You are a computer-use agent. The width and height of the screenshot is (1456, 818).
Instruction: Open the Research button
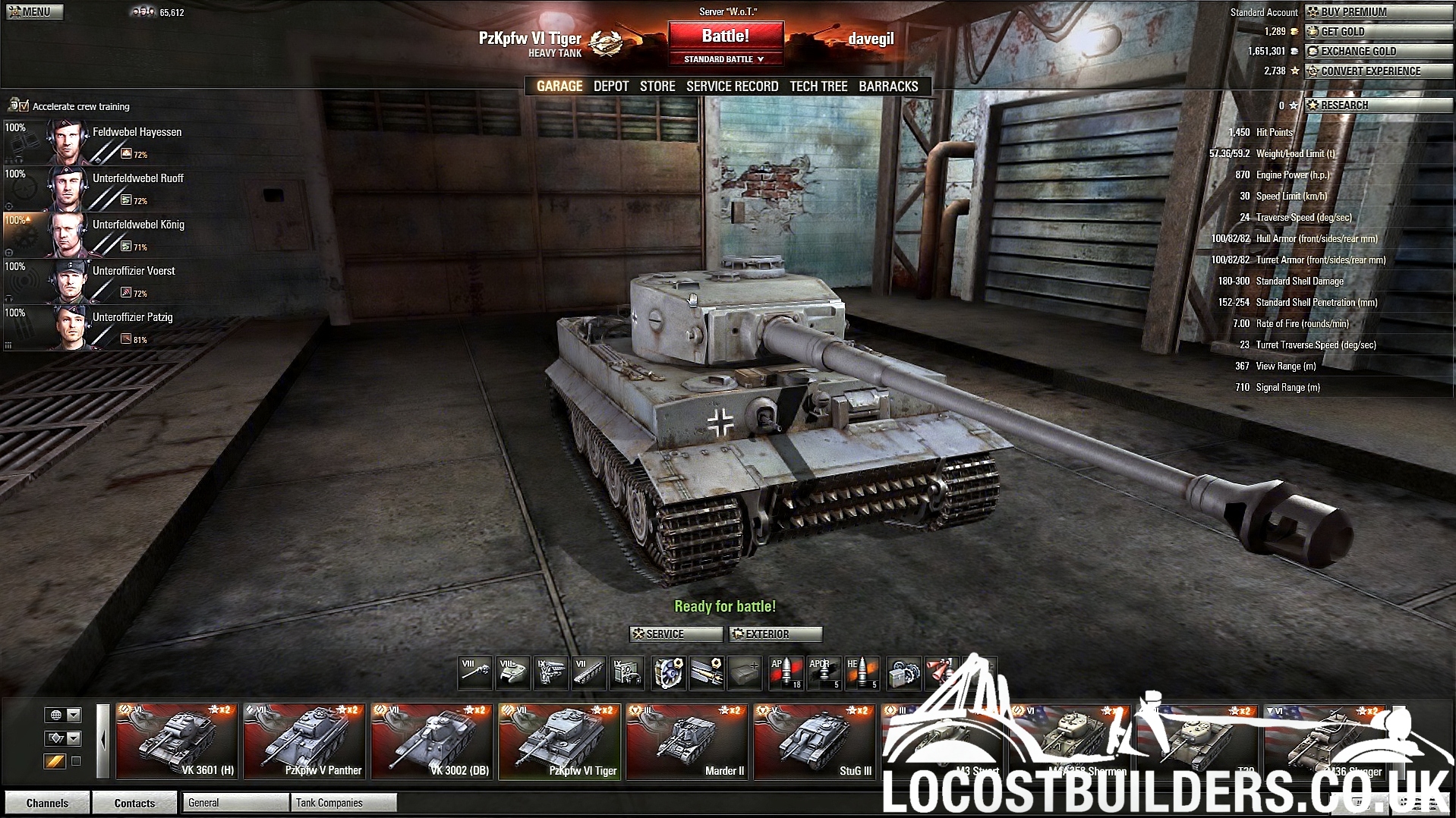pyautogui.click(x=1378, y=105)
